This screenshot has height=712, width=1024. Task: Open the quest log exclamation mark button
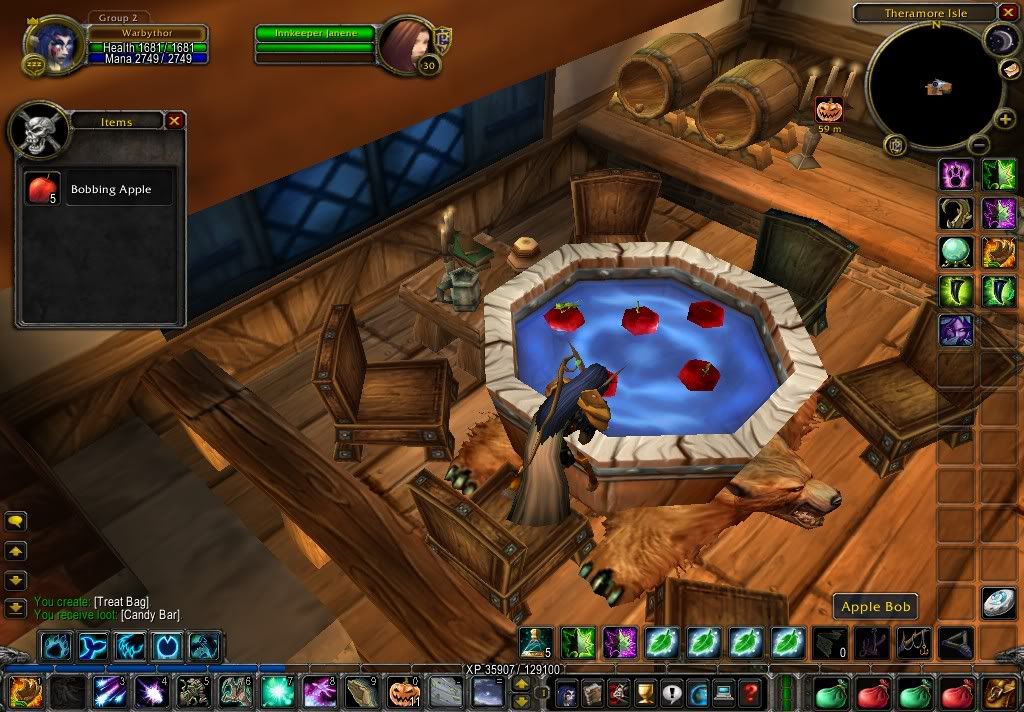click(671, 692)
